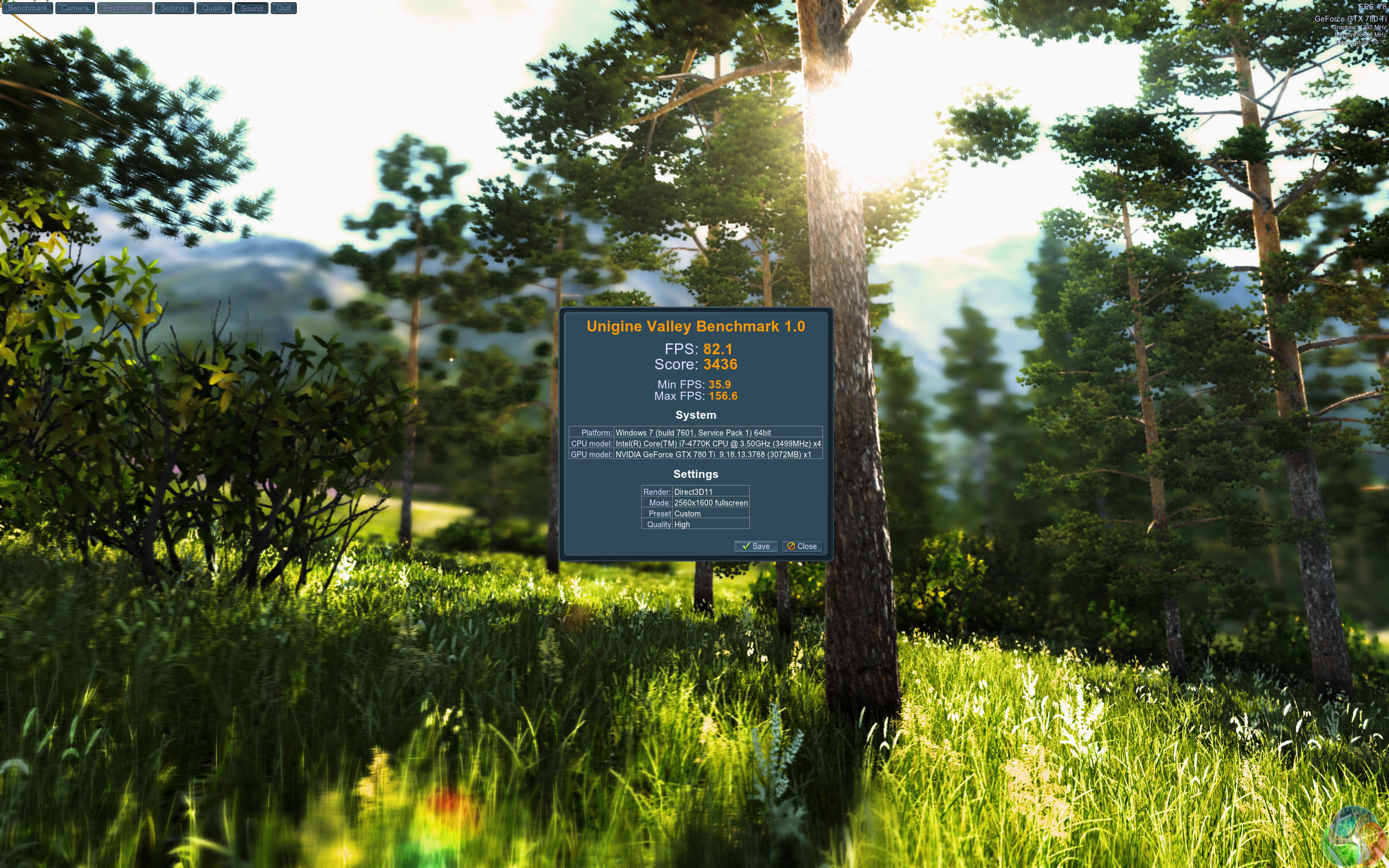Select the Quality button

point(214,8)
